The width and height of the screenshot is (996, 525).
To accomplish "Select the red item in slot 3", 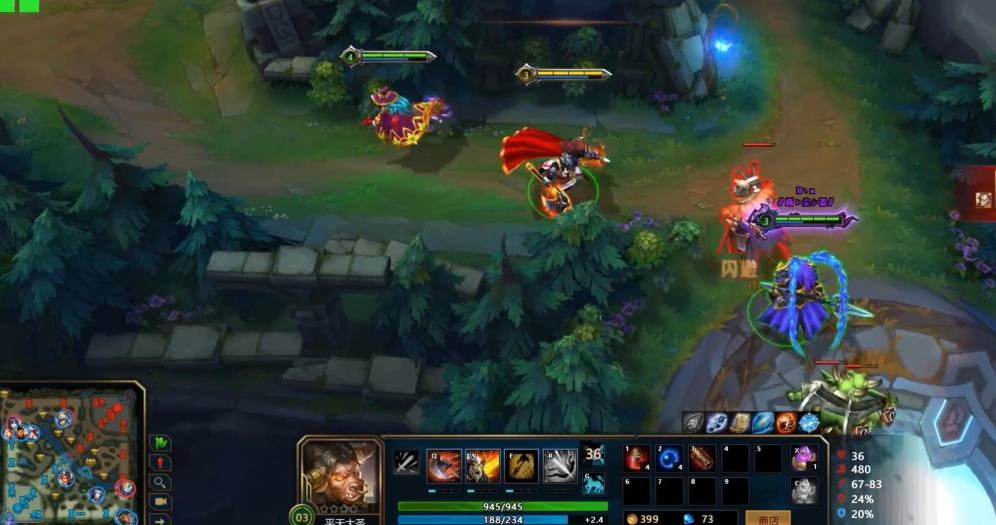I will coord(703,458).
